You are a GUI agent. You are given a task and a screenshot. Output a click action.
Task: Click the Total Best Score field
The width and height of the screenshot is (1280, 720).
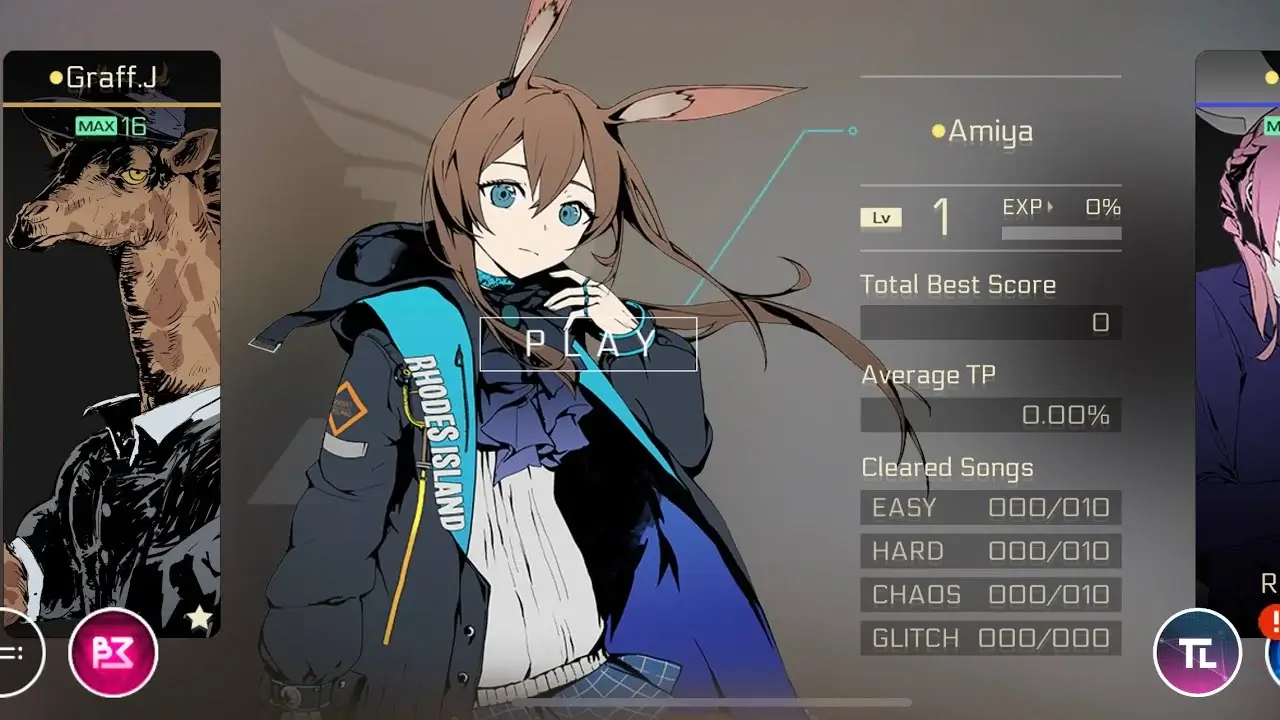point(991,322)
